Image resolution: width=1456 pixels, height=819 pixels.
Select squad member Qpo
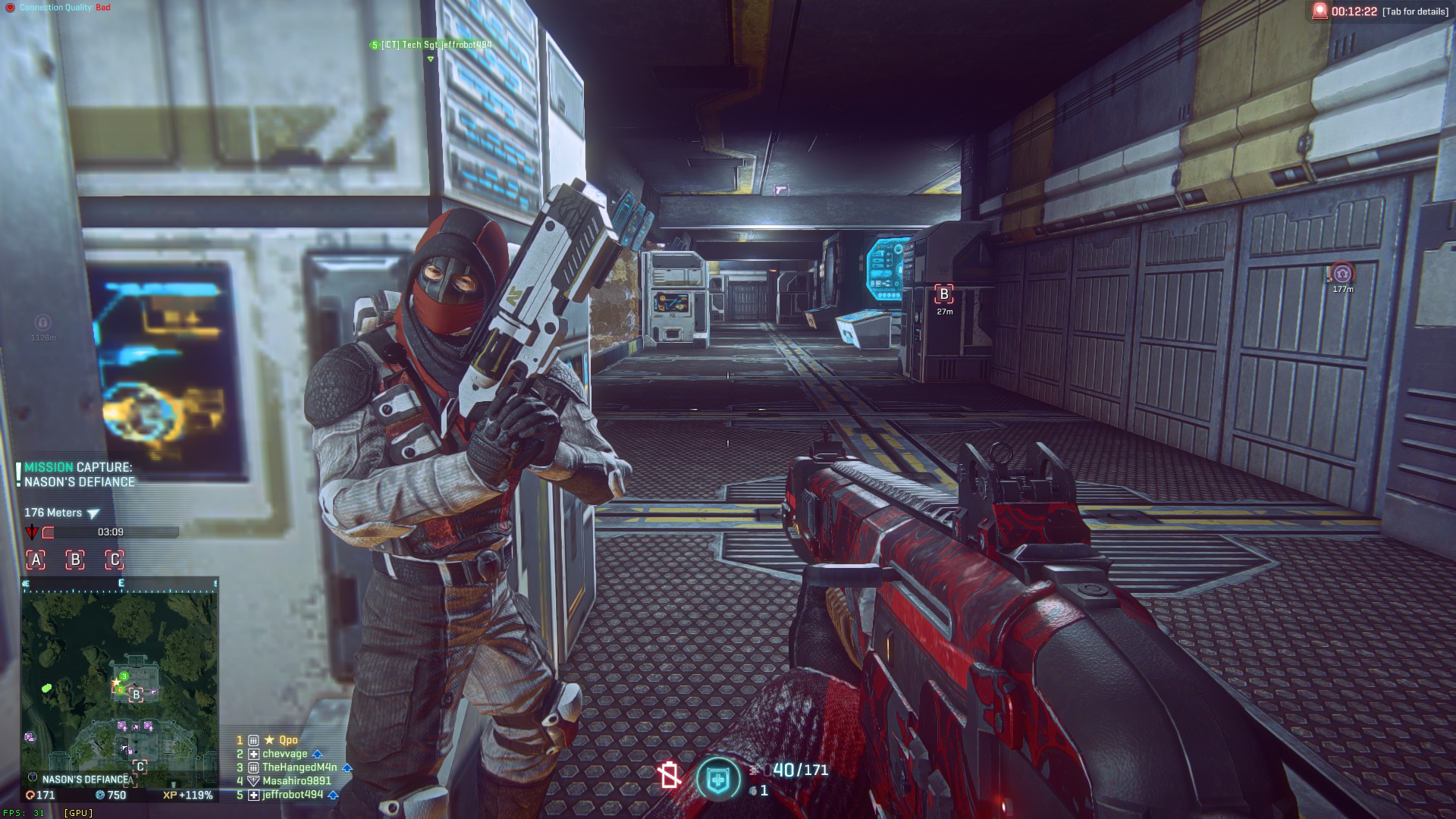(x=288, y=740)
